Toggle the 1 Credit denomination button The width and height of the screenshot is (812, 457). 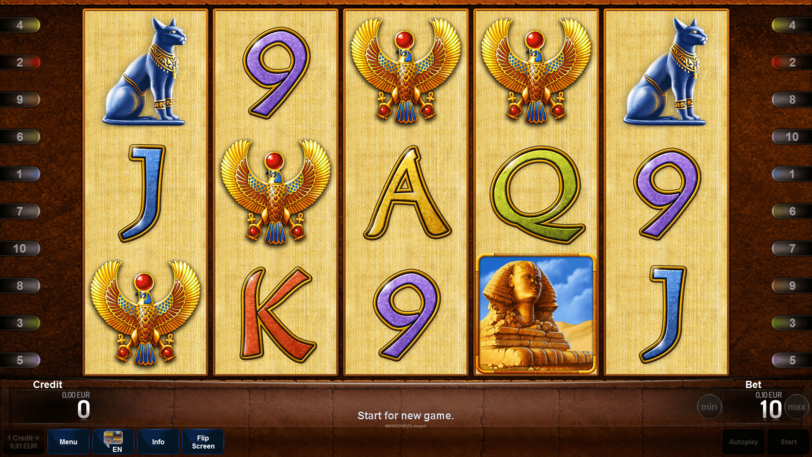(x=22, y=441)
